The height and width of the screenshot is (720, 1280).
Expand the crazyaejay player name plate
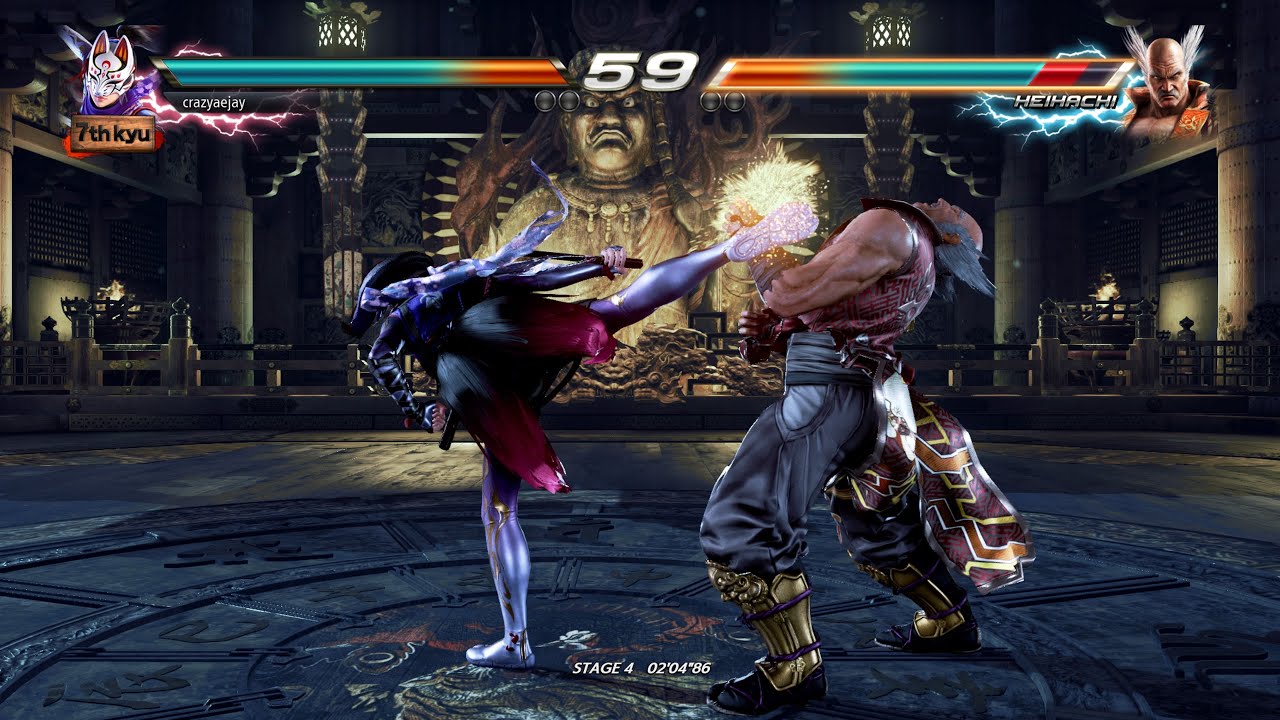tap(215, 100)
